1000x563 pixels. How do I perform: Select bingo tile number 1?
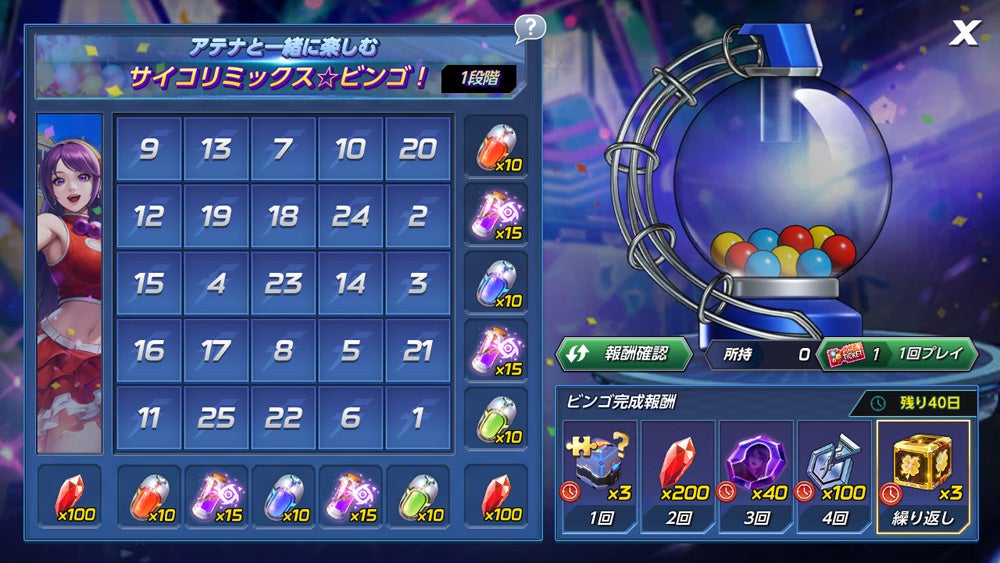417,417
